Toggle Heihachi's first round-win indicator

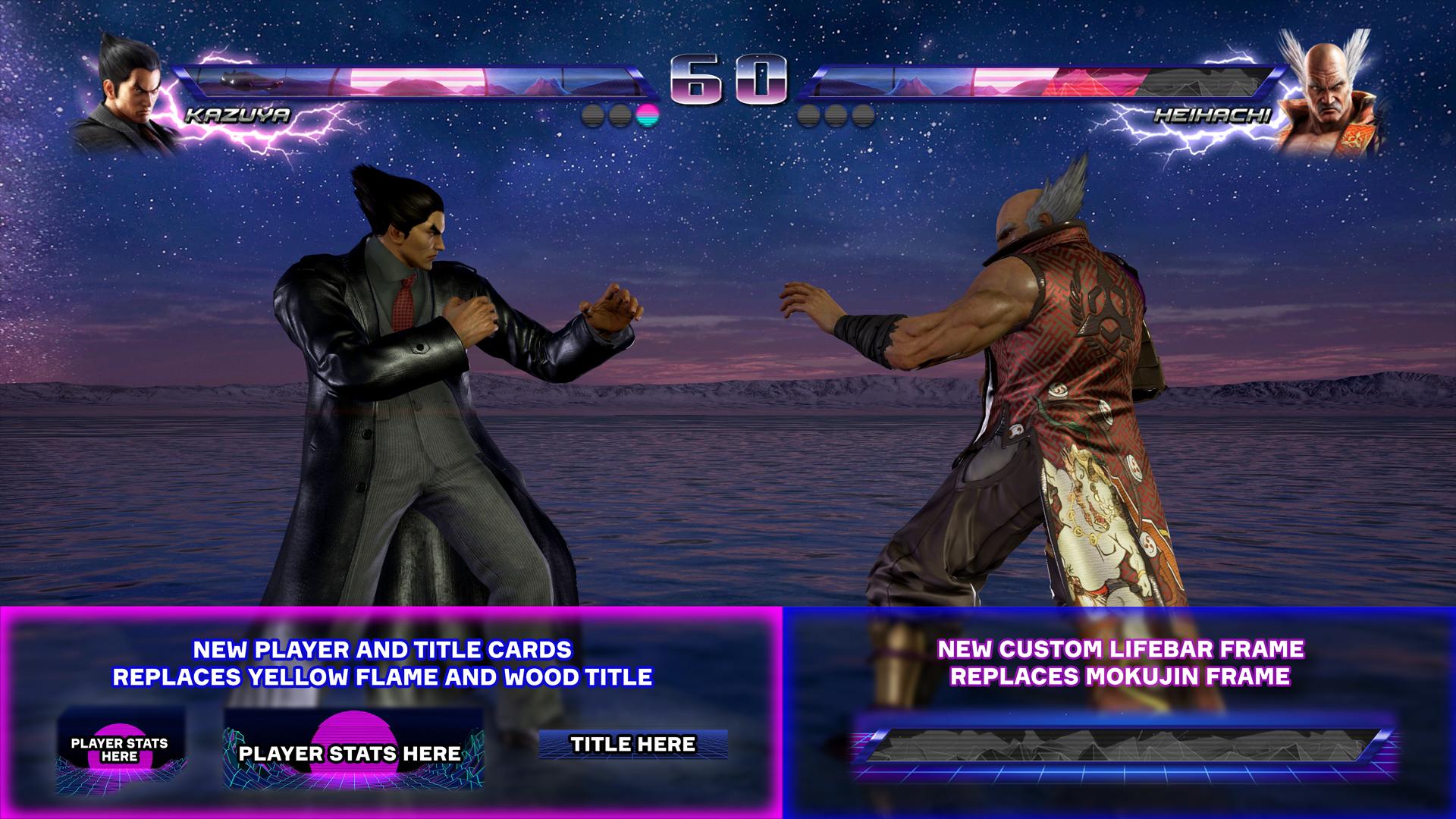tap(808, 115)
